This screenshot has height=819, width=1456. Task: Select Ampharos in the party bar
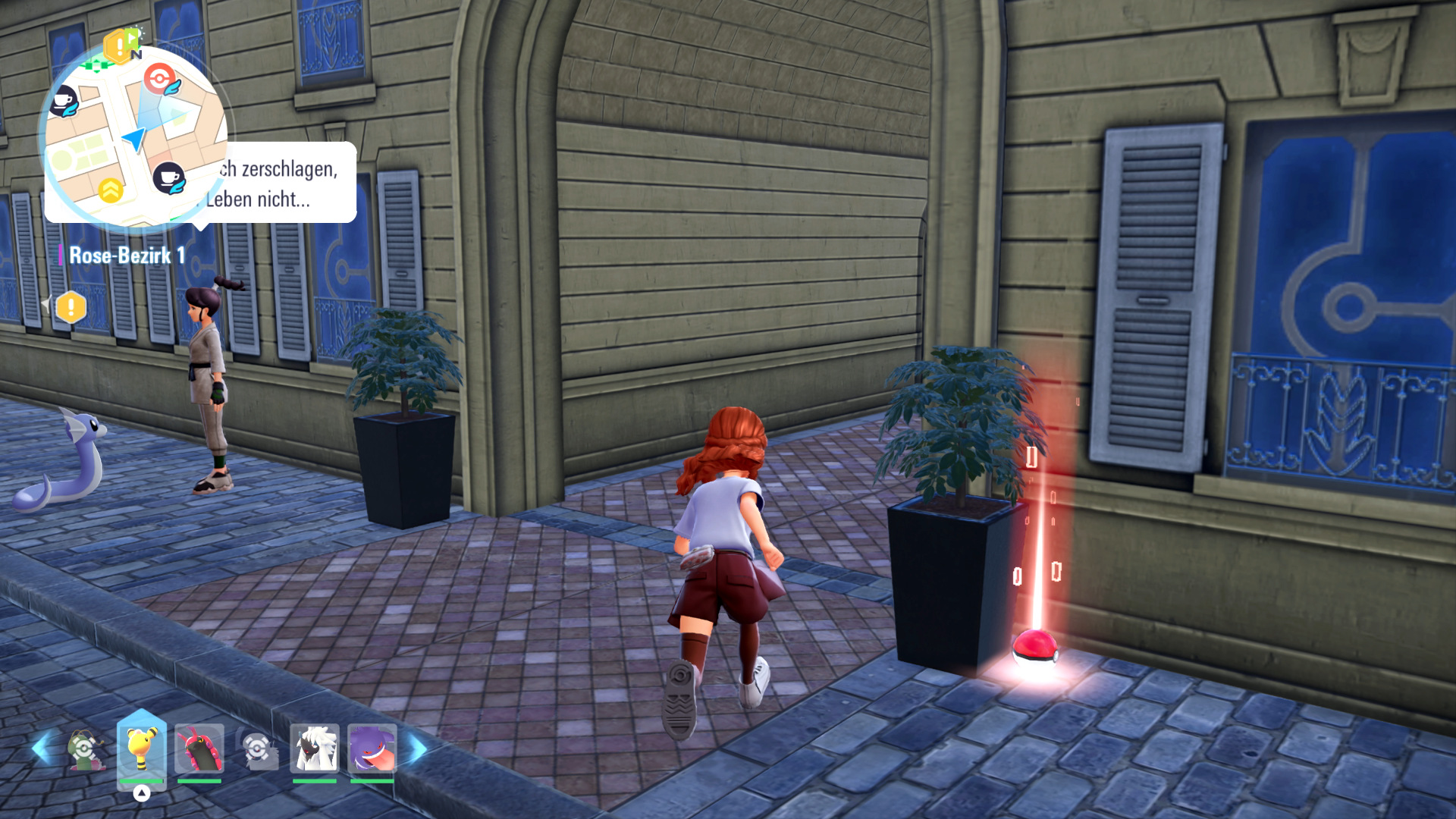141,749
